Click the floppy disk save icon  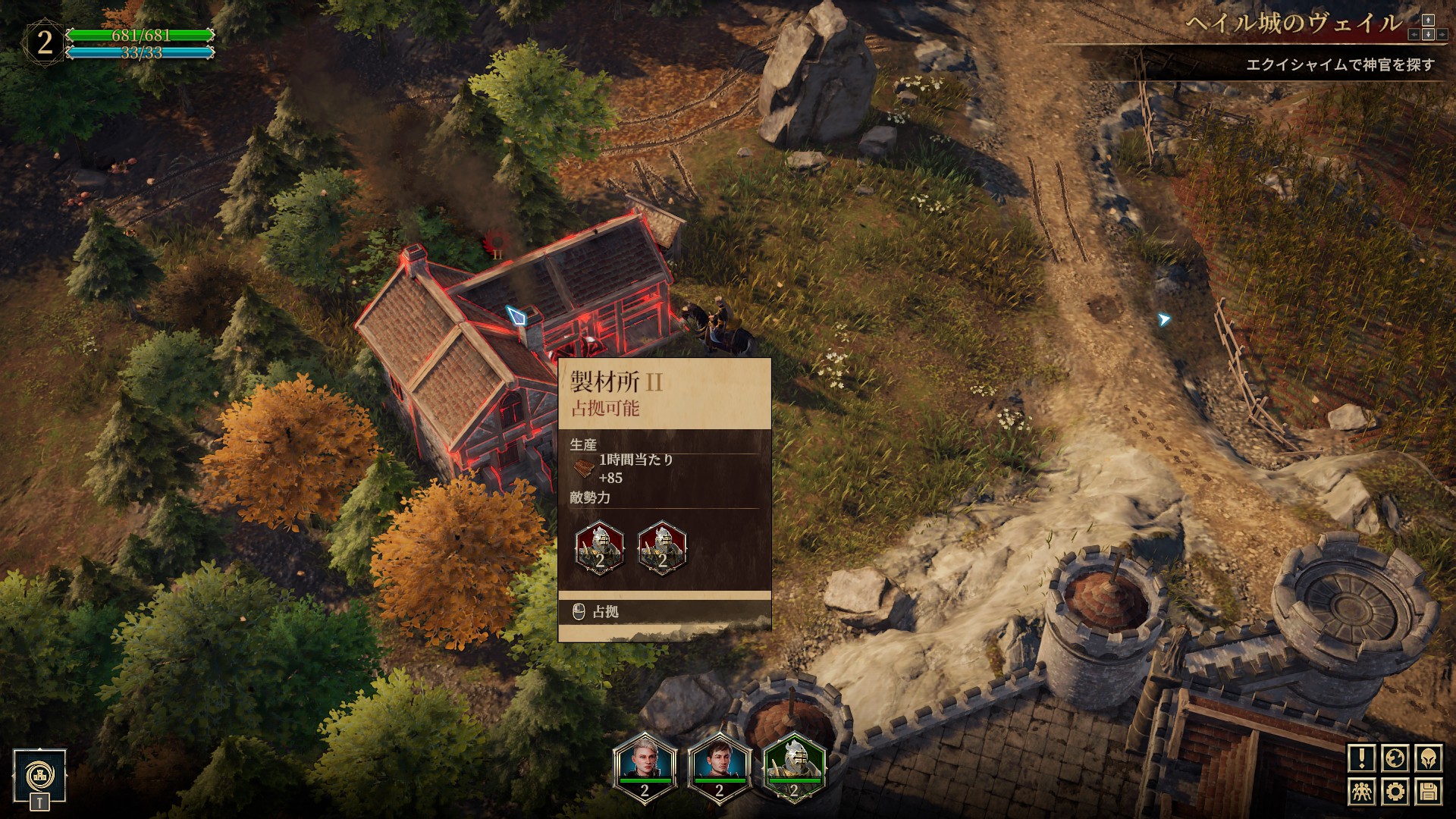(1428, 792)
